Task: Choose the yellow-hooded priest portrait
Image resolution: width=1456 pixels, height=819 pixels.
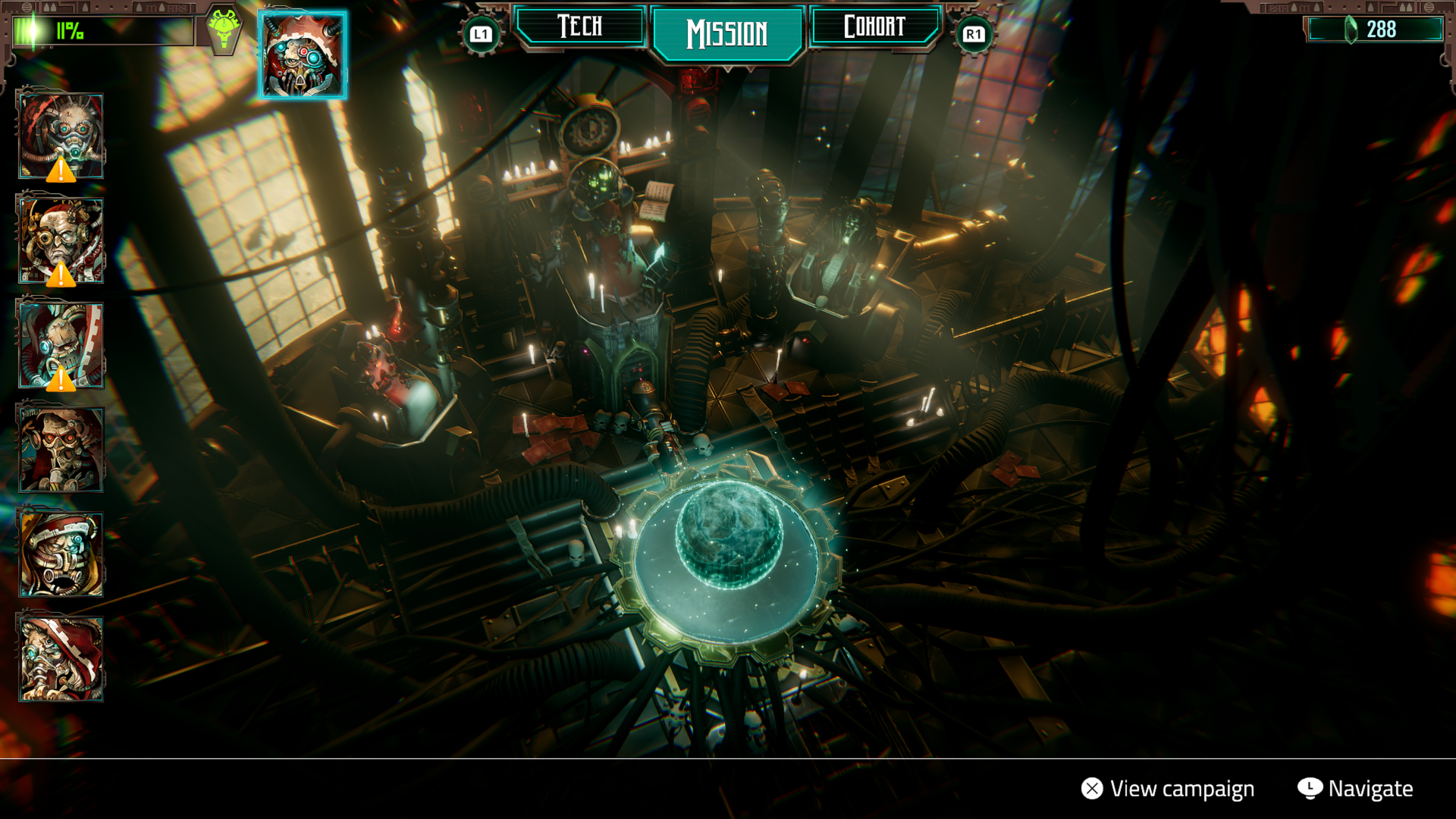Action: pos(61,554)
